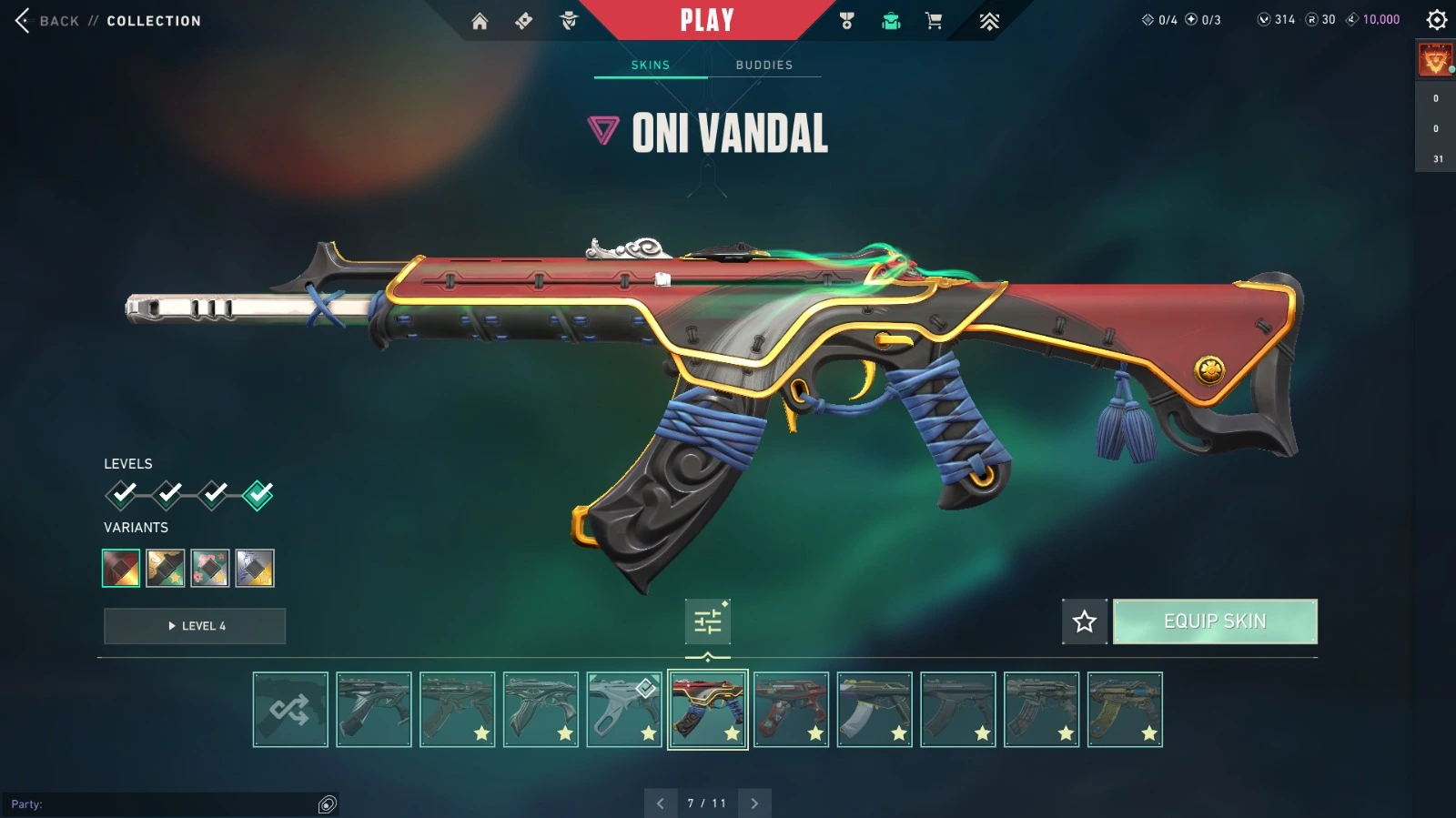Open the player card avatar

(1435, 61)
